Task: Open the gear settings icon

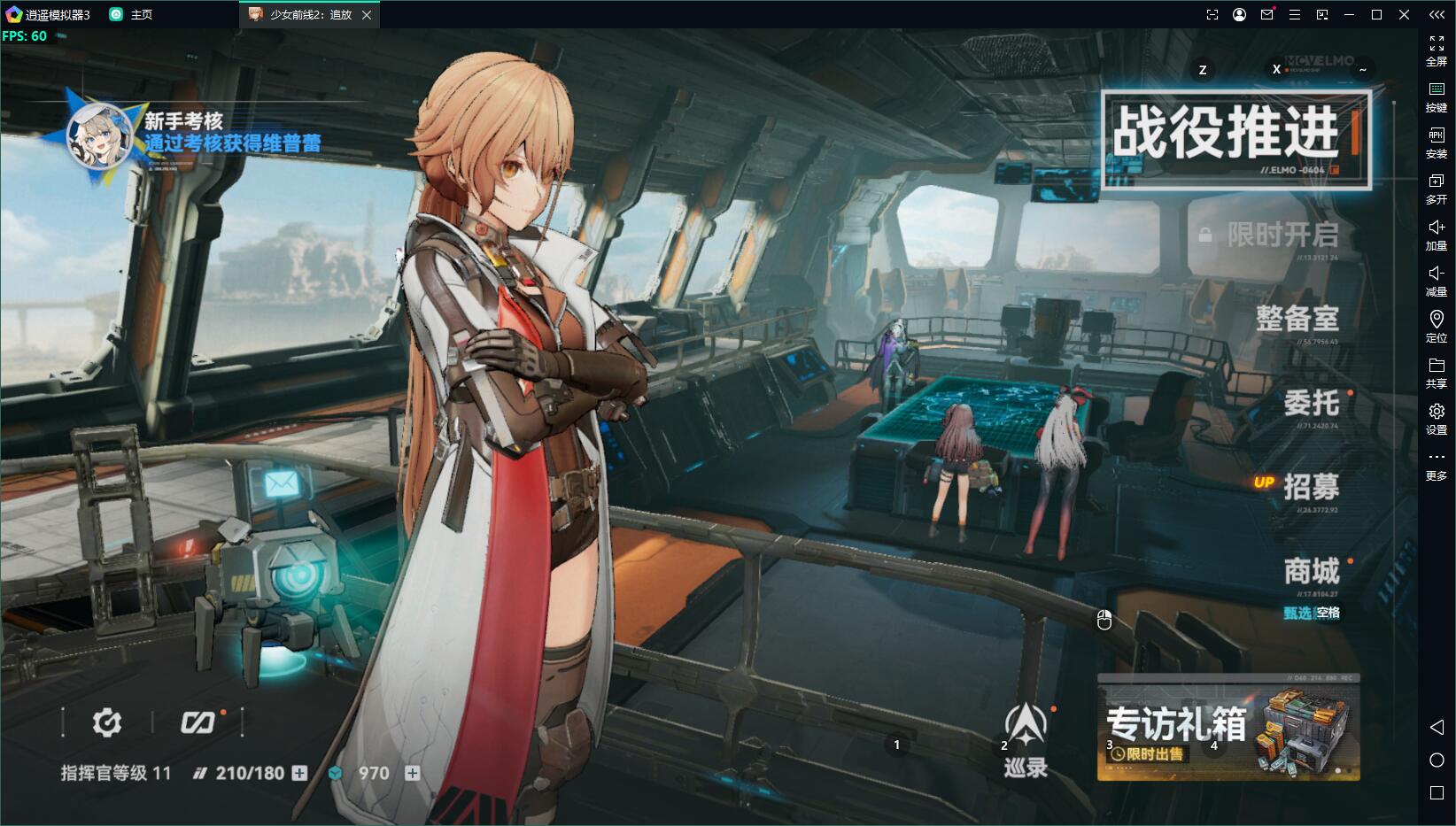Action: click(x=107, y=723)
